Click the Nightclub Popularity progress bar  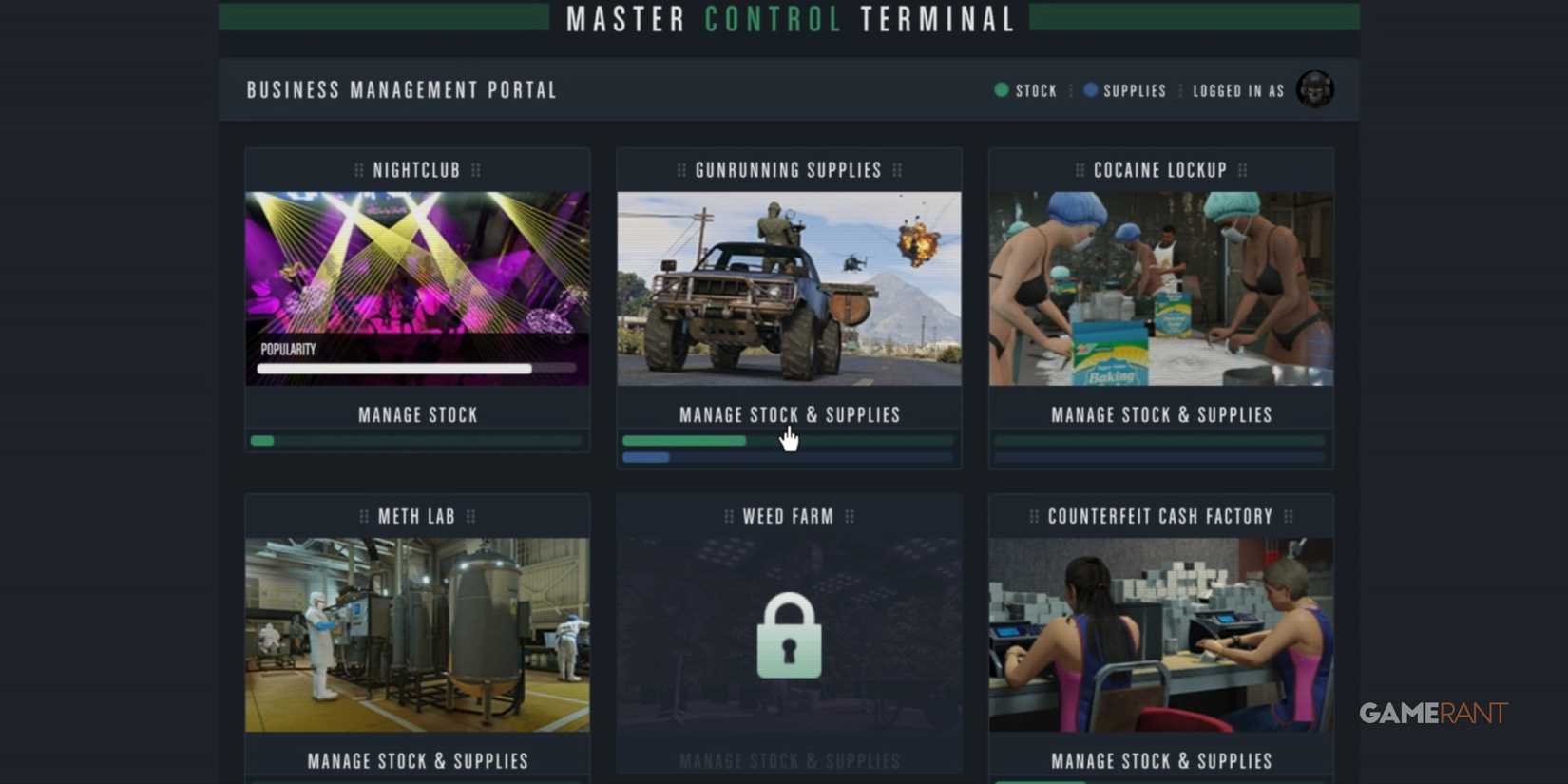pos(416,369)
